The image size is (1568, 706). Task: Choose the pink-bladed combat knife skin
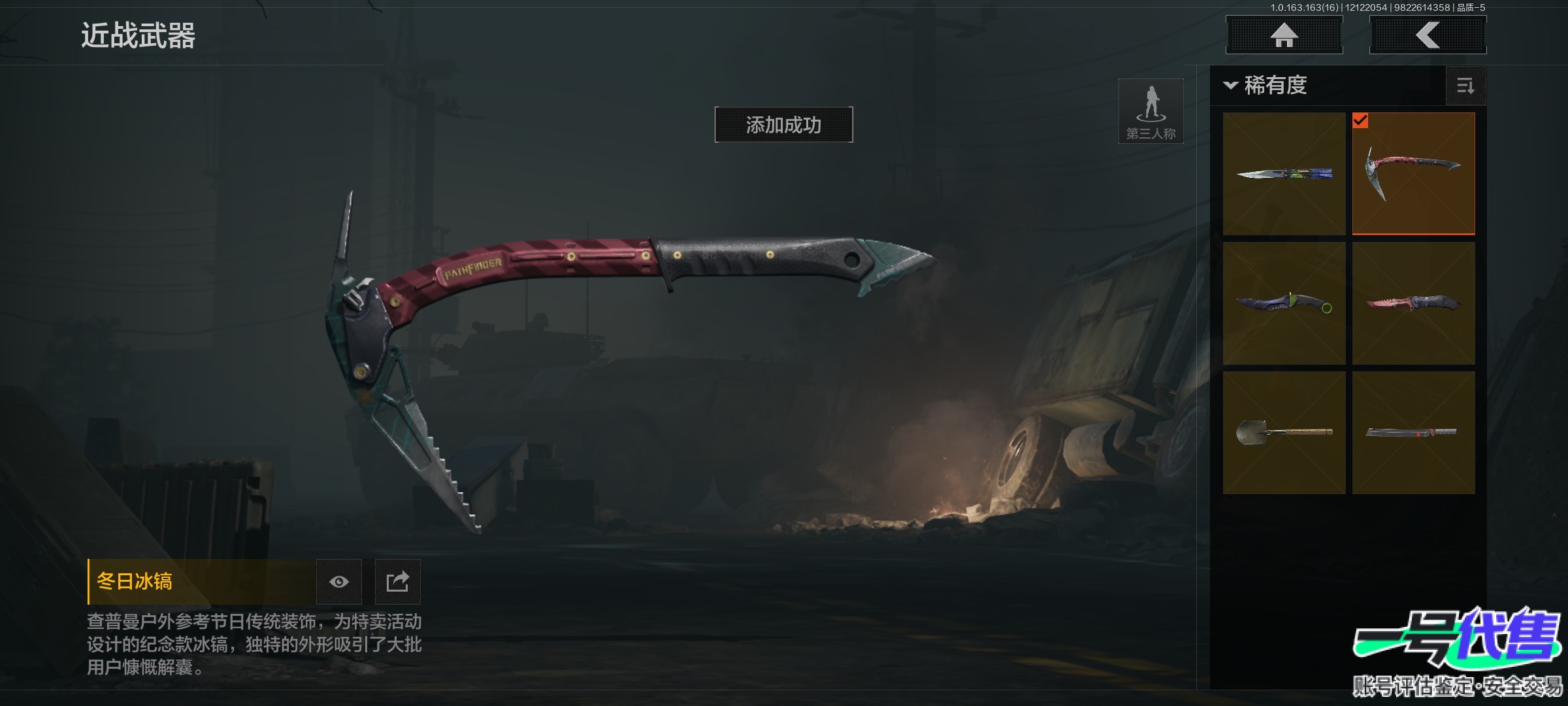coord(1413,303)
